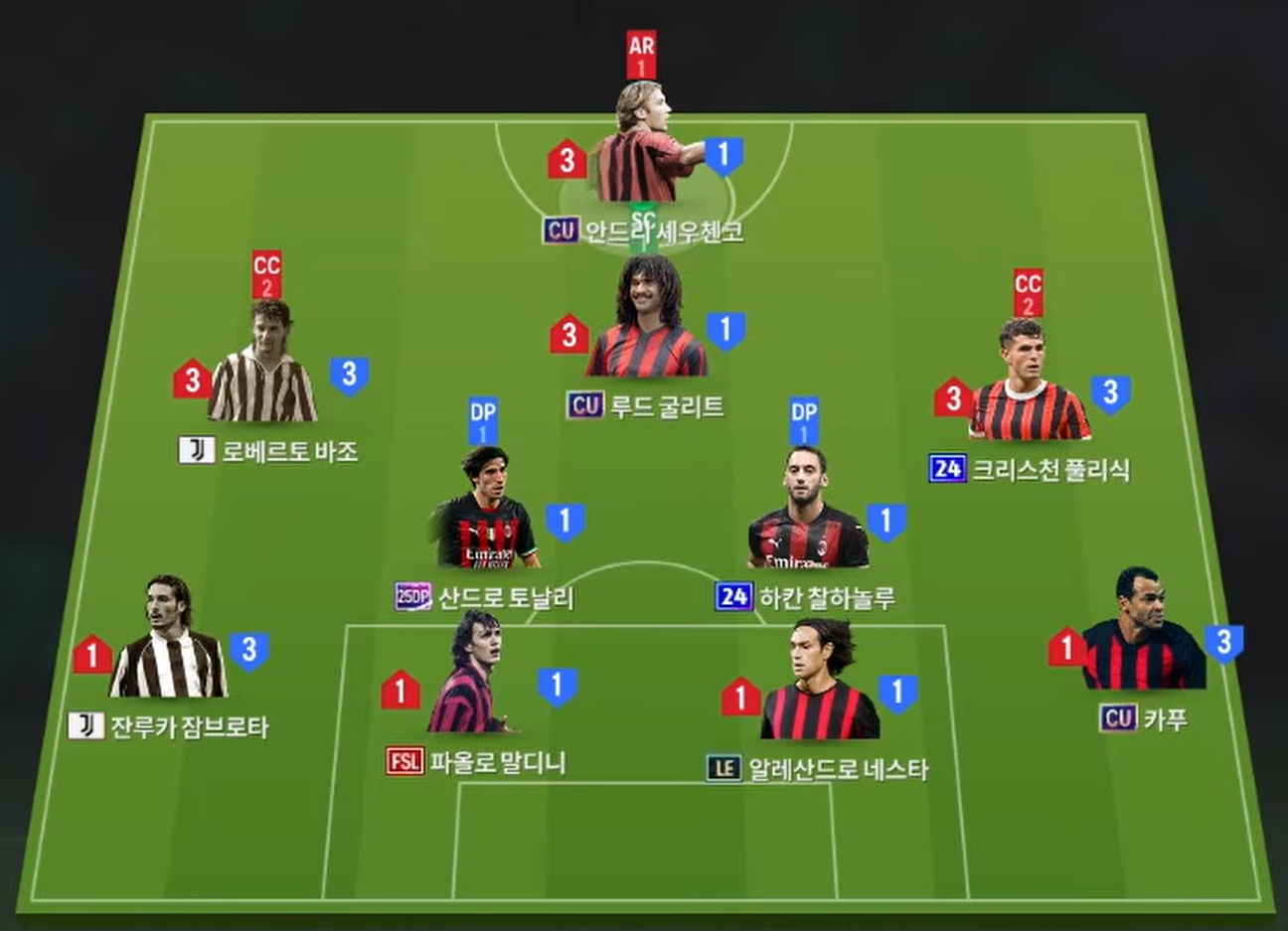
Task: Choose right back Cafu
Action: pyautogui.click(x=1143, y=633)
